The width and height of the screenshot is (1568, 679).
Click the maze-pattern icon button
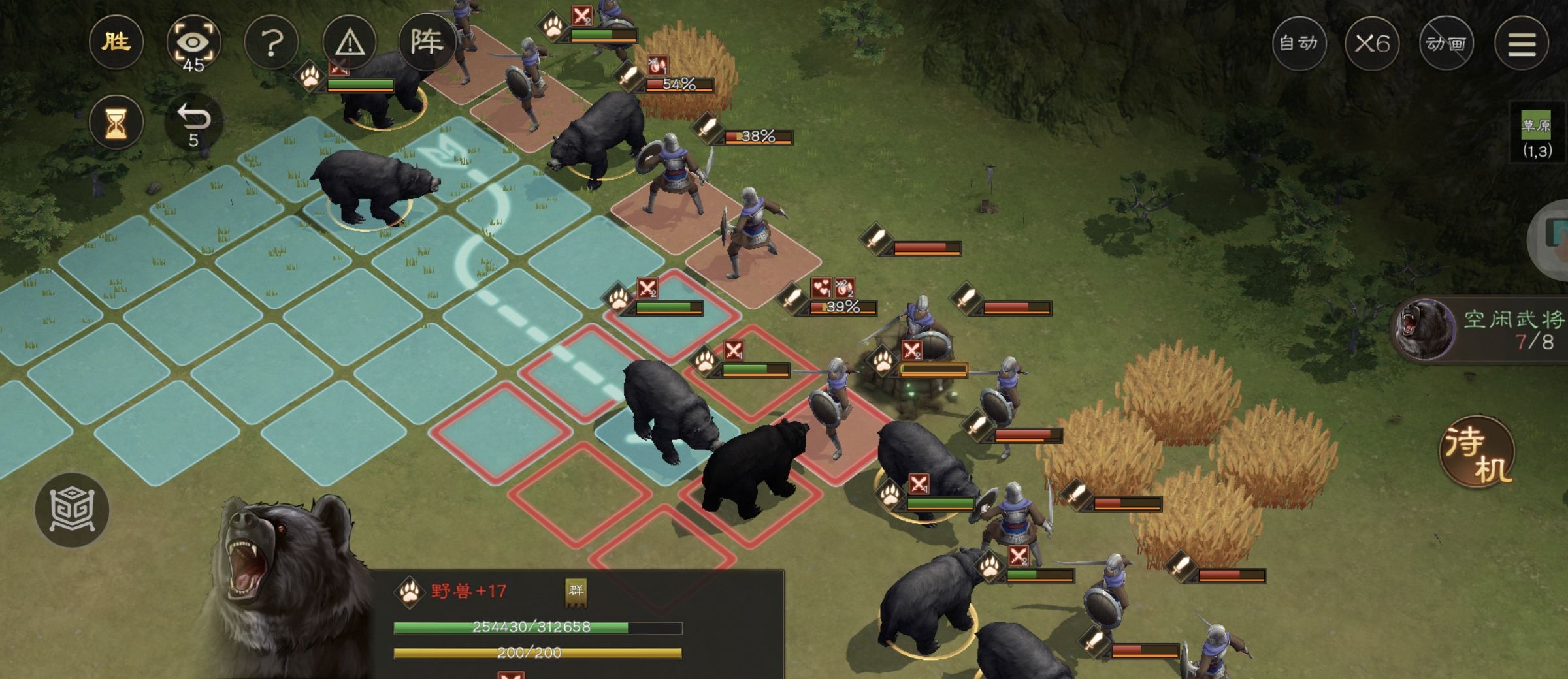coord(72,509)
